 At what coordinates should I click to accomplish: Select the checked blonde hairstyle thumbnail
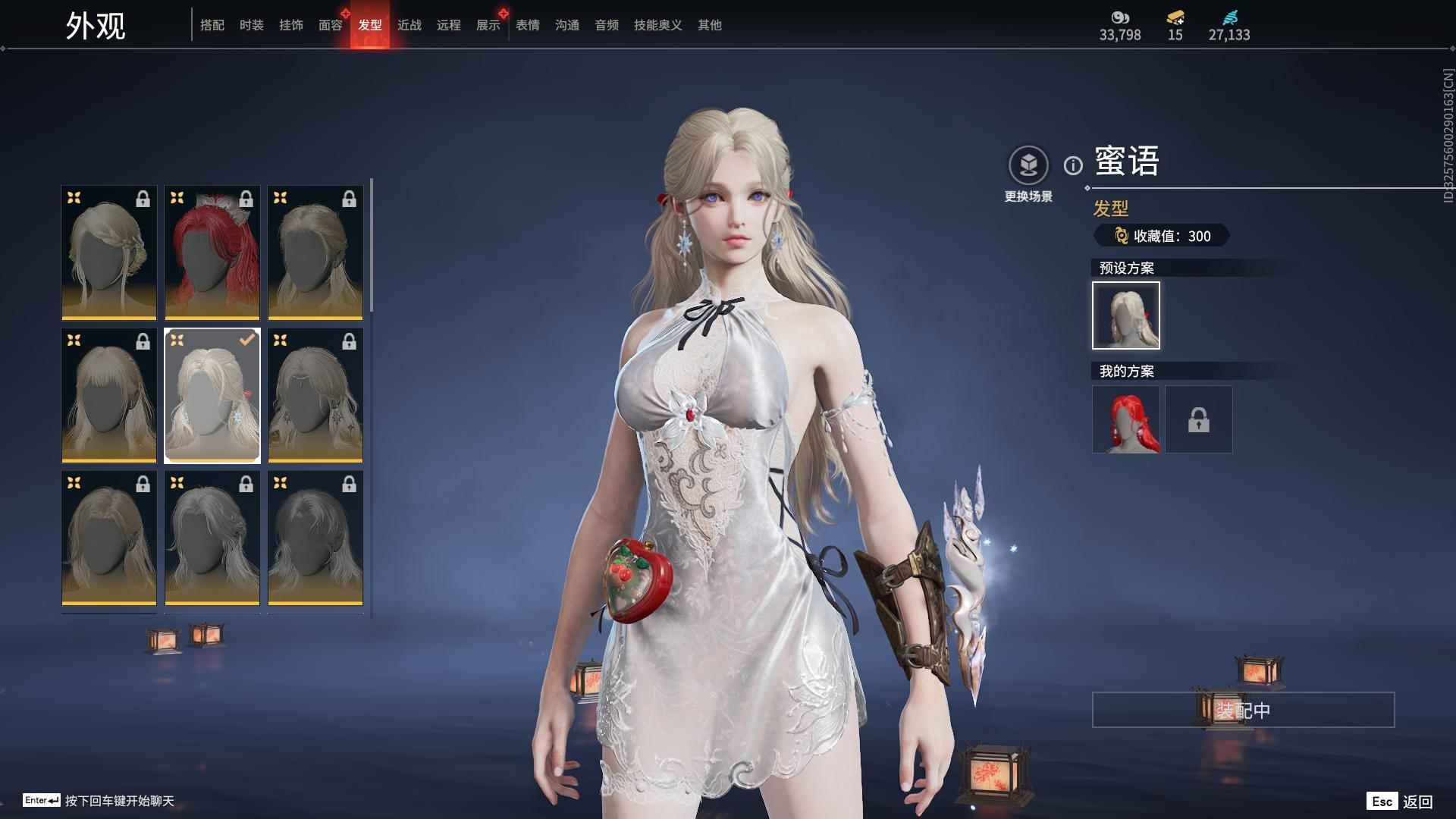point(212,395)
